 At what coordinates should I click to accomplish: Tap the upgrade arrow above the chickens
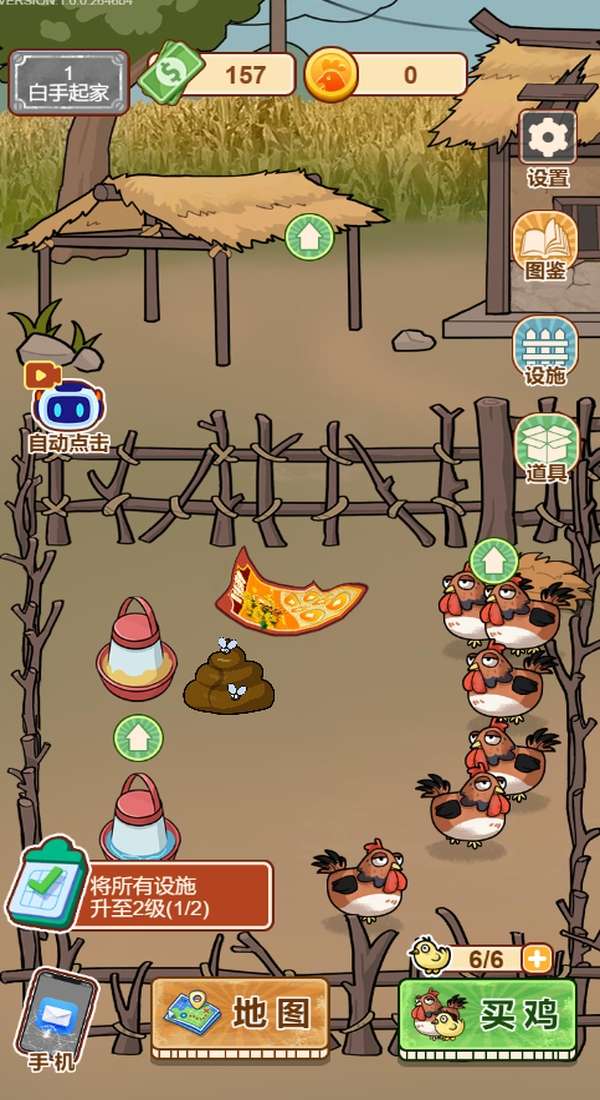pyautogui.click(x=493, y=561)
